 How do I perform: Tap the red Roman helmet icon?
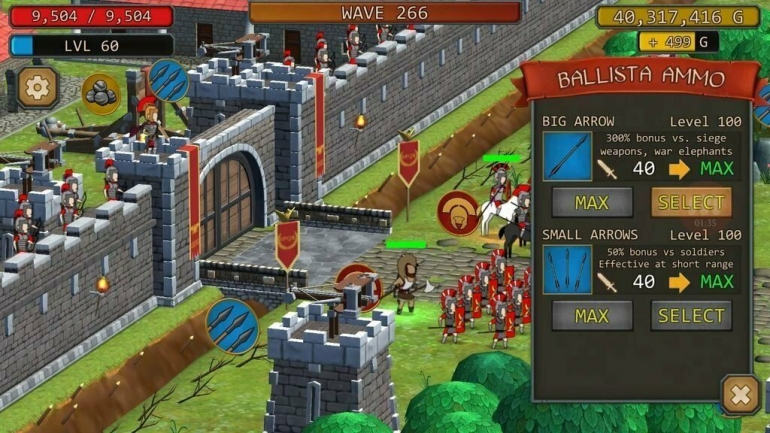coord(459,213)
